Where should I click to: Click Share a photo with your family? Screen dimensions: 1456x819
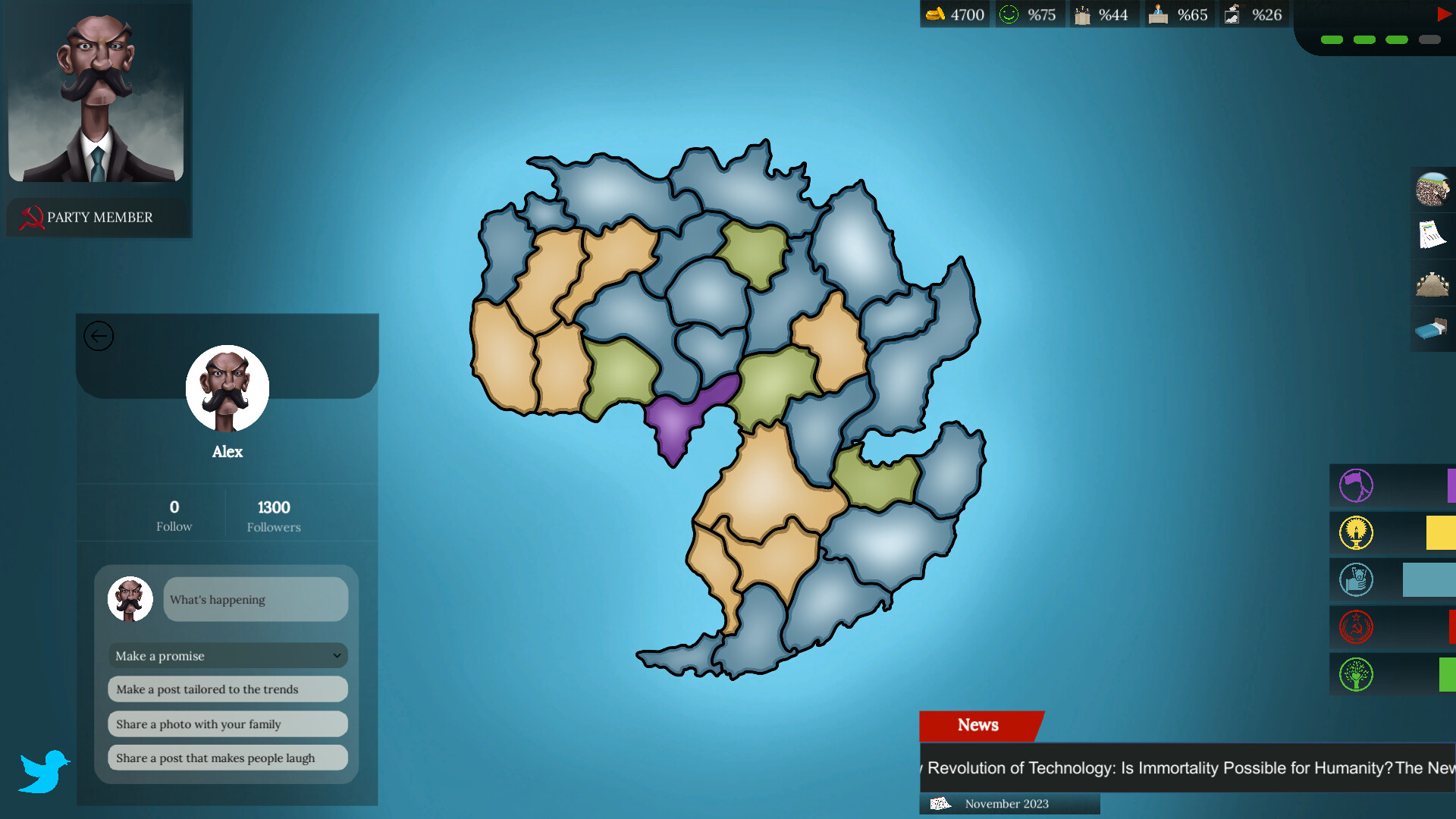coord(227,724)
